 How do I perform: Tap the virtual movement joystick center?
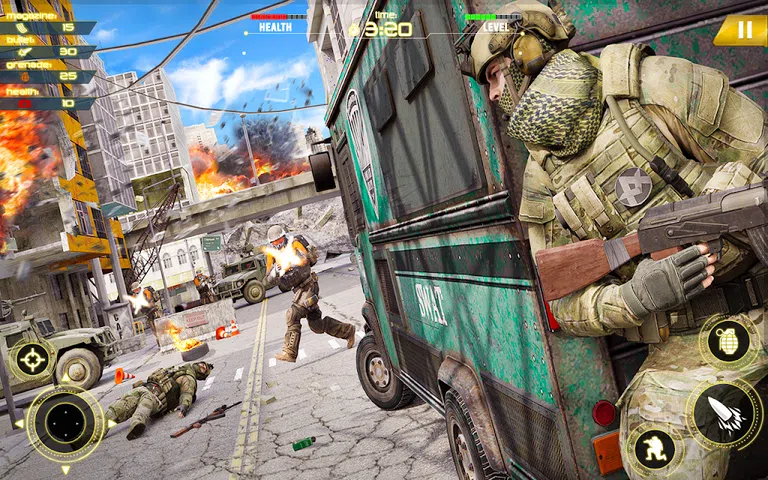65,422
